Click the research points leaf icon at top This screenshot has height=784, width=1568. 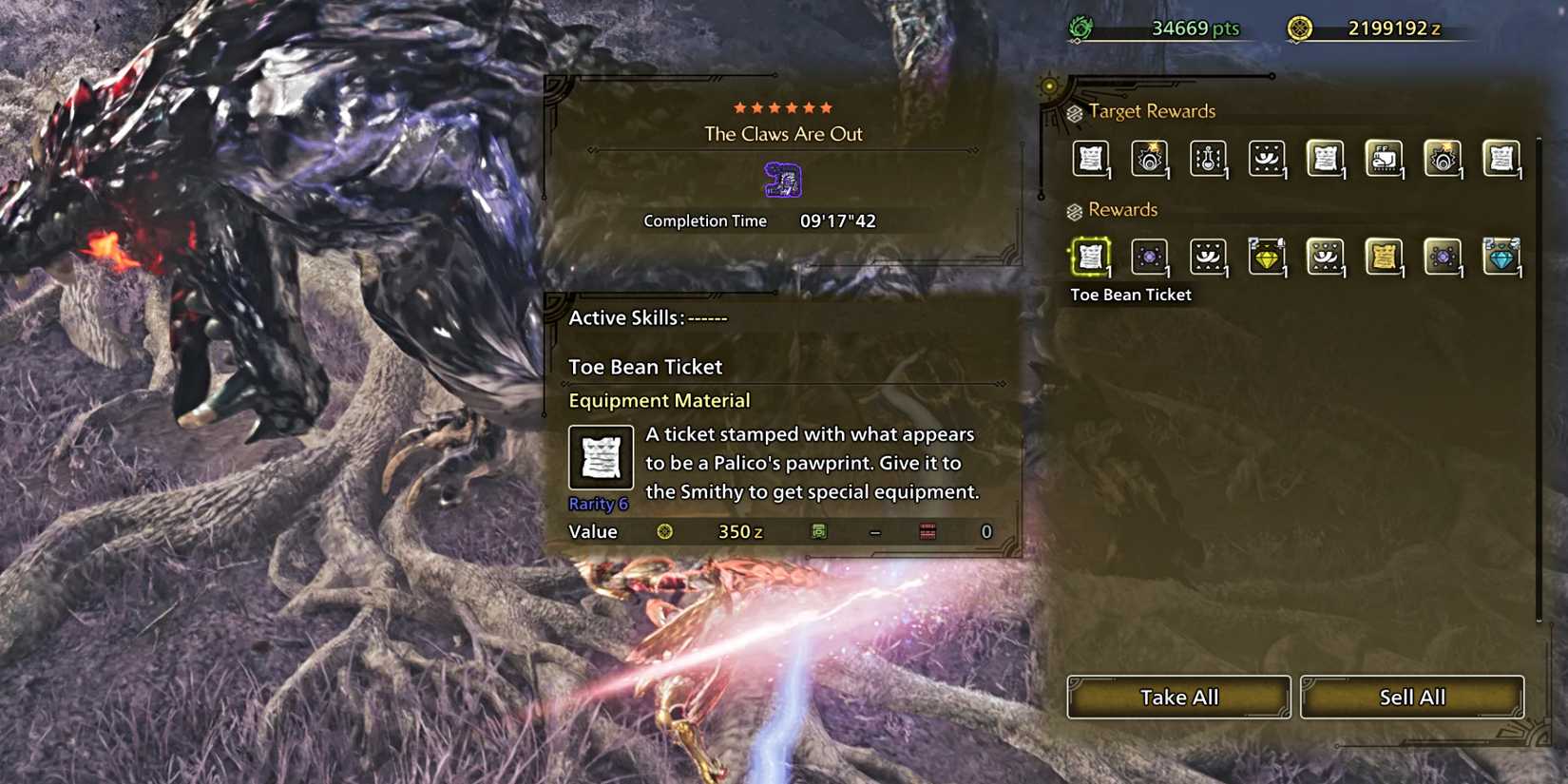pos(1079,29)
